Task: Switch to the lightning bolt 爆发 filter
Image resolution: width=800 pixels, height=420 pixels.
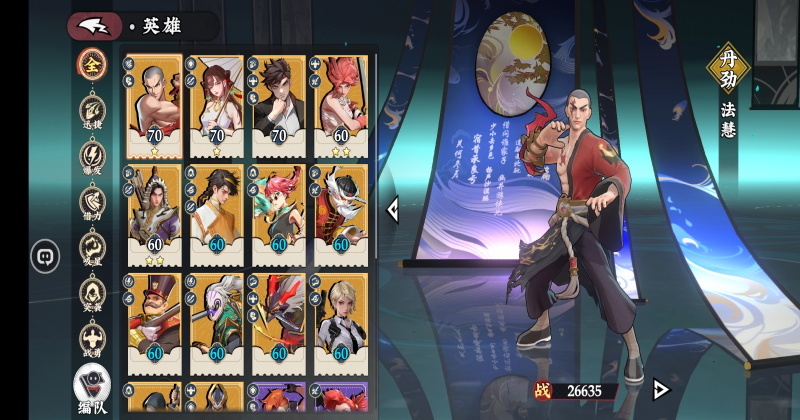Action: coord(92,157)
